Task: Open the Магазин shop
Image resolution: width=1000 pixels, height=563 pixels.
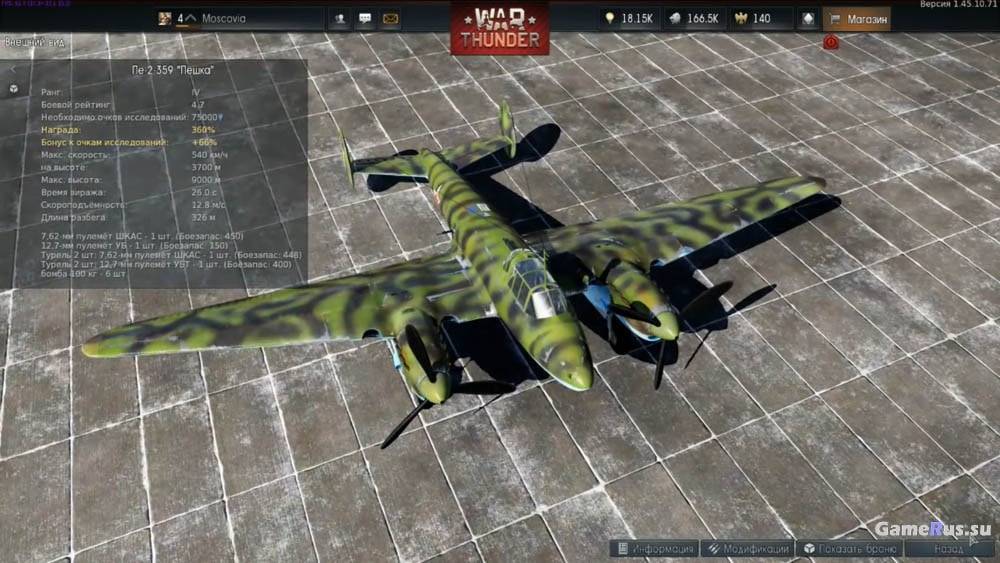Action: click(x=856, y=18)
